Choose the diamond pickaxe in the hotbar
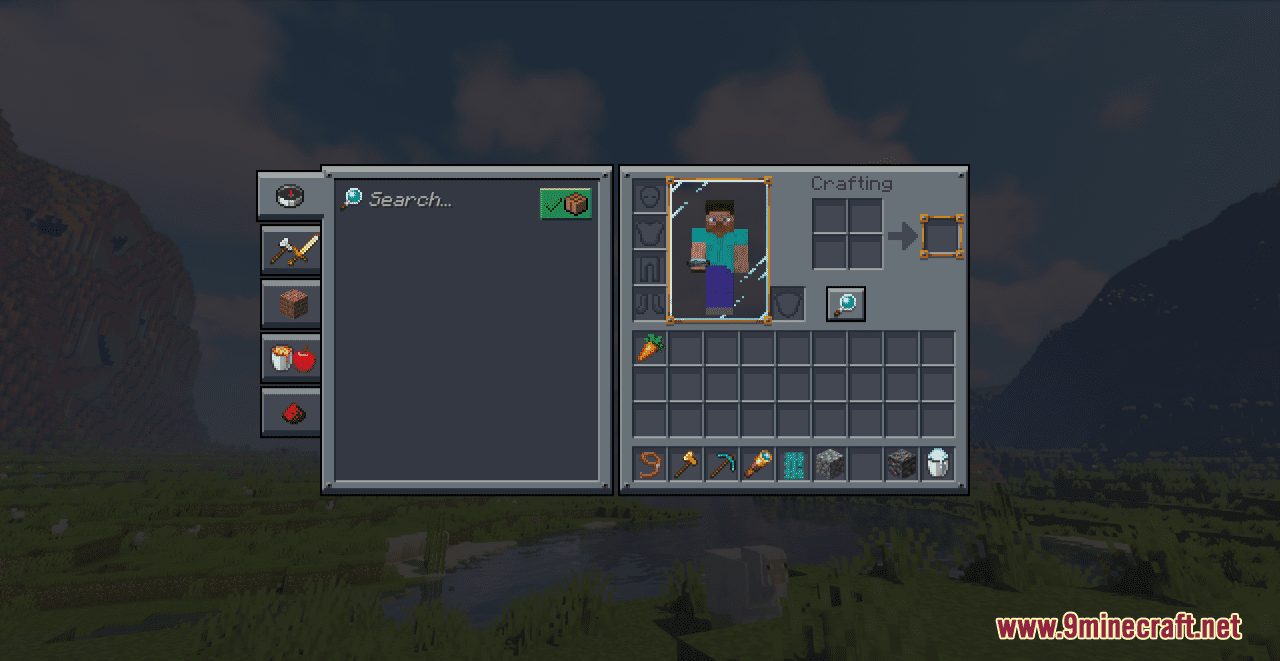Viewport: 1280px width, 661px height. (722, 464)
